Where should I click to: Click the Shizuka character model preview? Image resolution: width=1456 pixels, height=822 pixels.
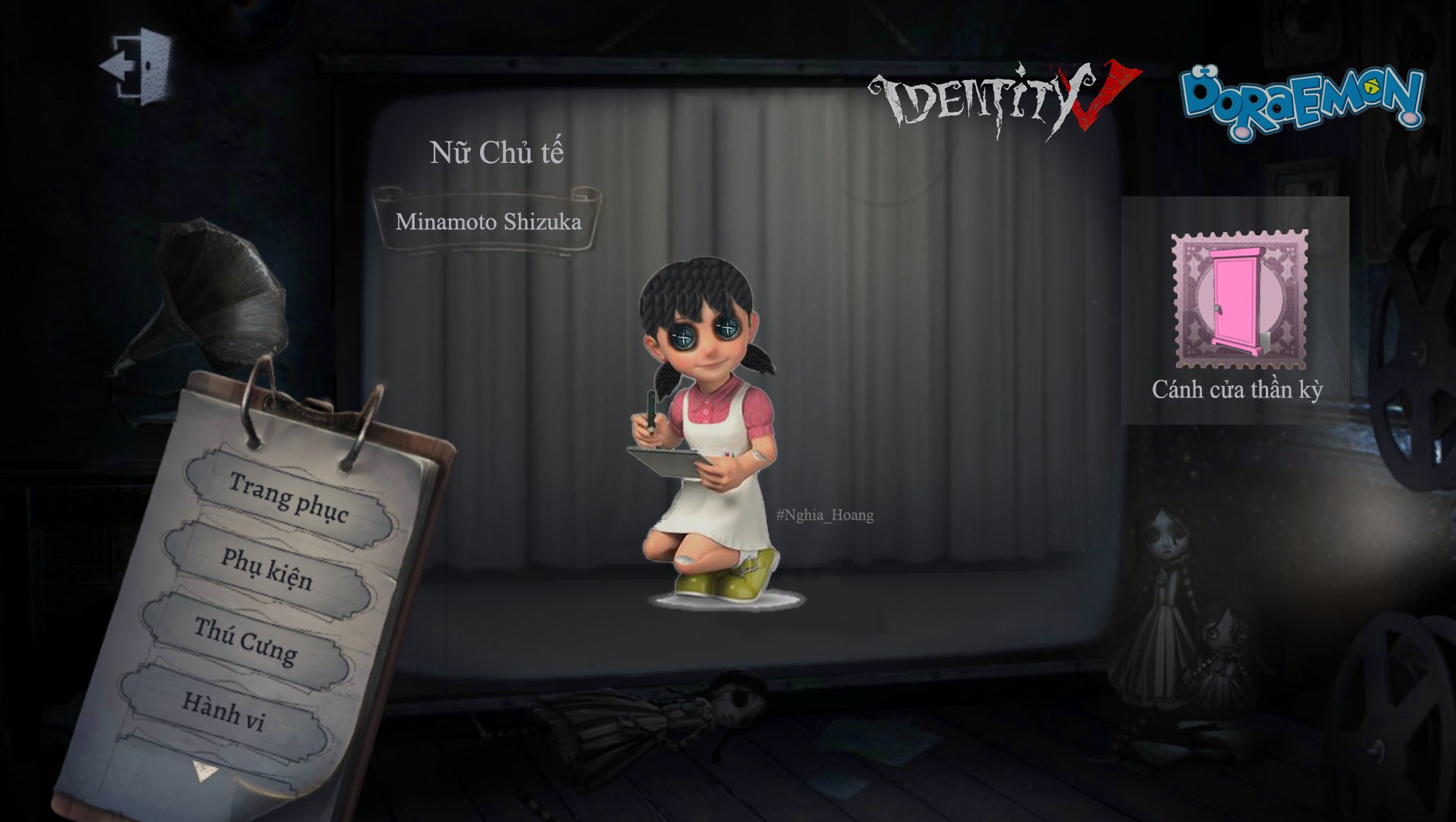(x=707, y=457)
